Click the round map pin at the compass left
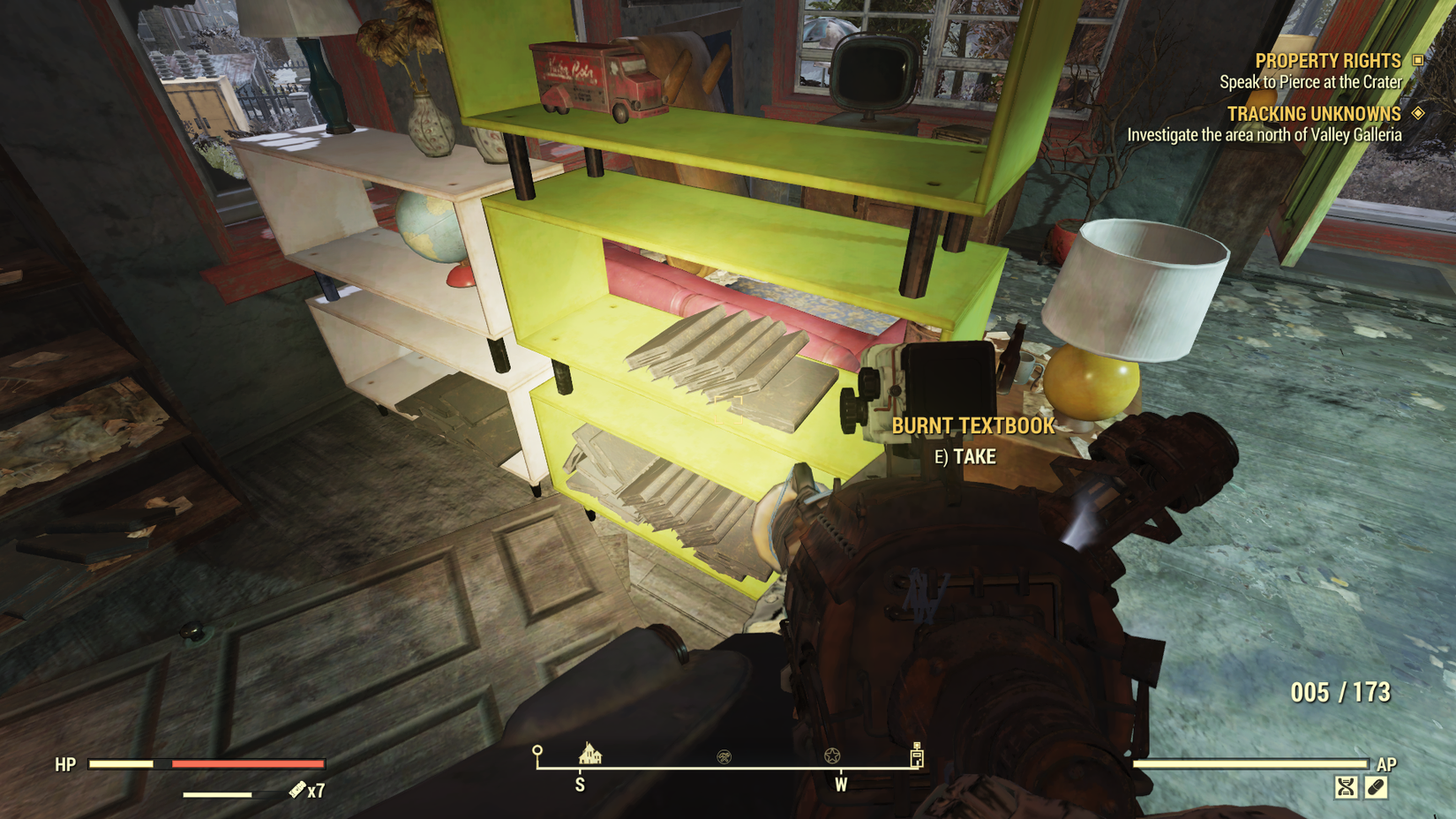 [537, 750]
